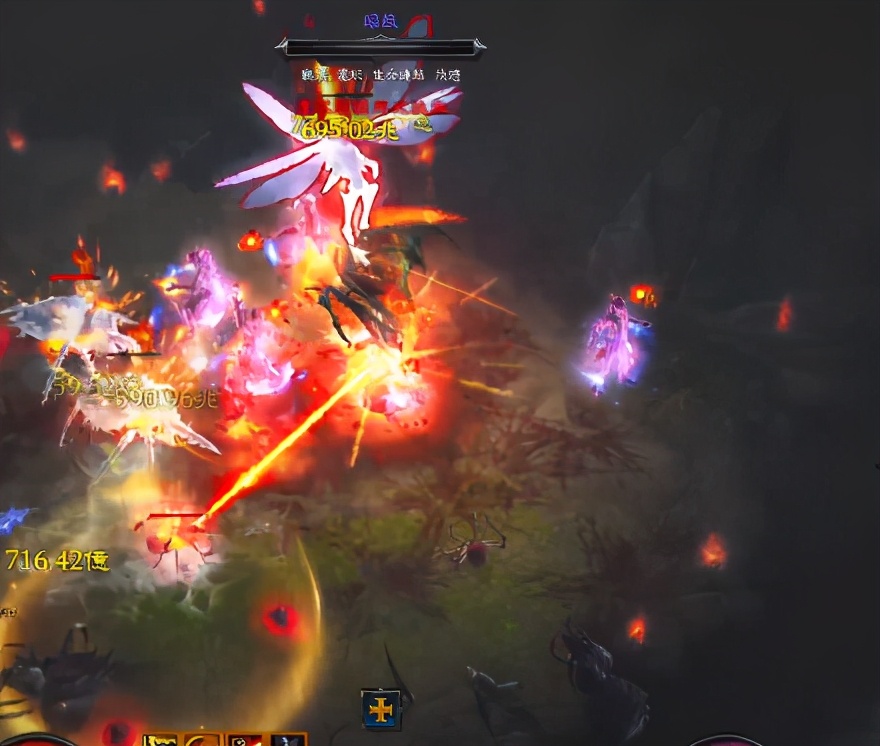
Task: Click the golden cross buff icon
Action: pyautogui.click(x=381, y=708)
